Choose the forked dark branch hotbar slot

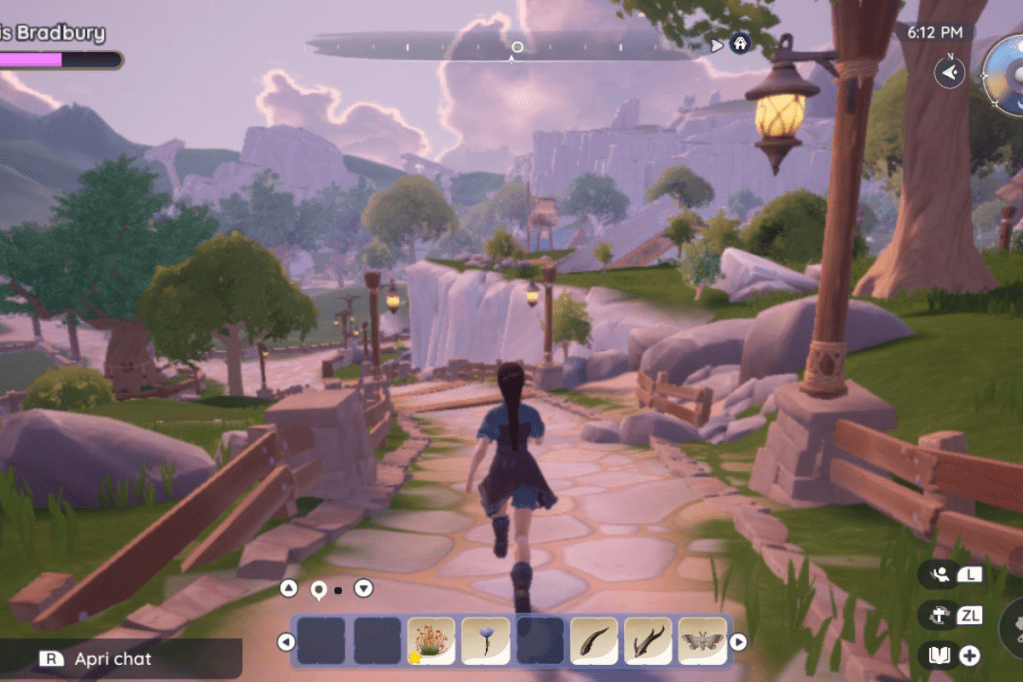[x=648, y=641]
